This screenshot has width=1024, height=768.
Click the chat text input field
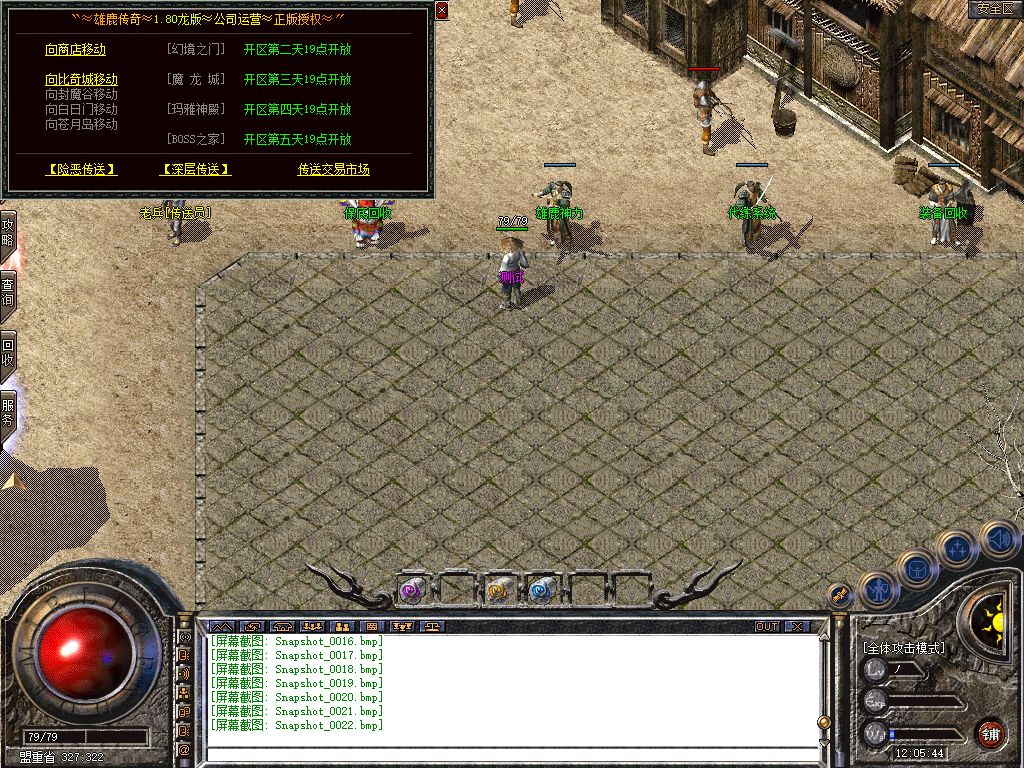tap(510, 755)
